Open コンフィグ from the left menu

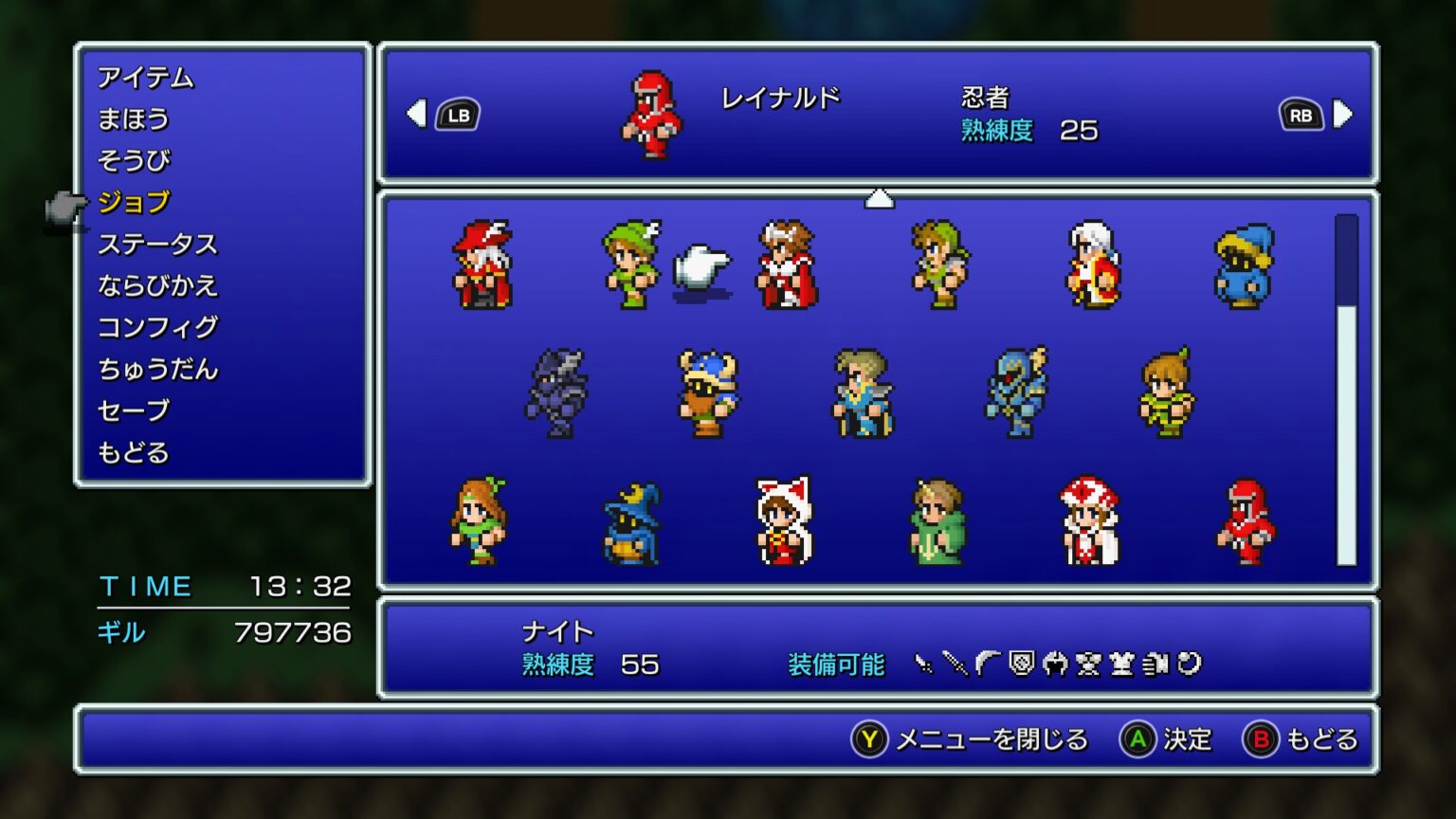pos(159,327)
